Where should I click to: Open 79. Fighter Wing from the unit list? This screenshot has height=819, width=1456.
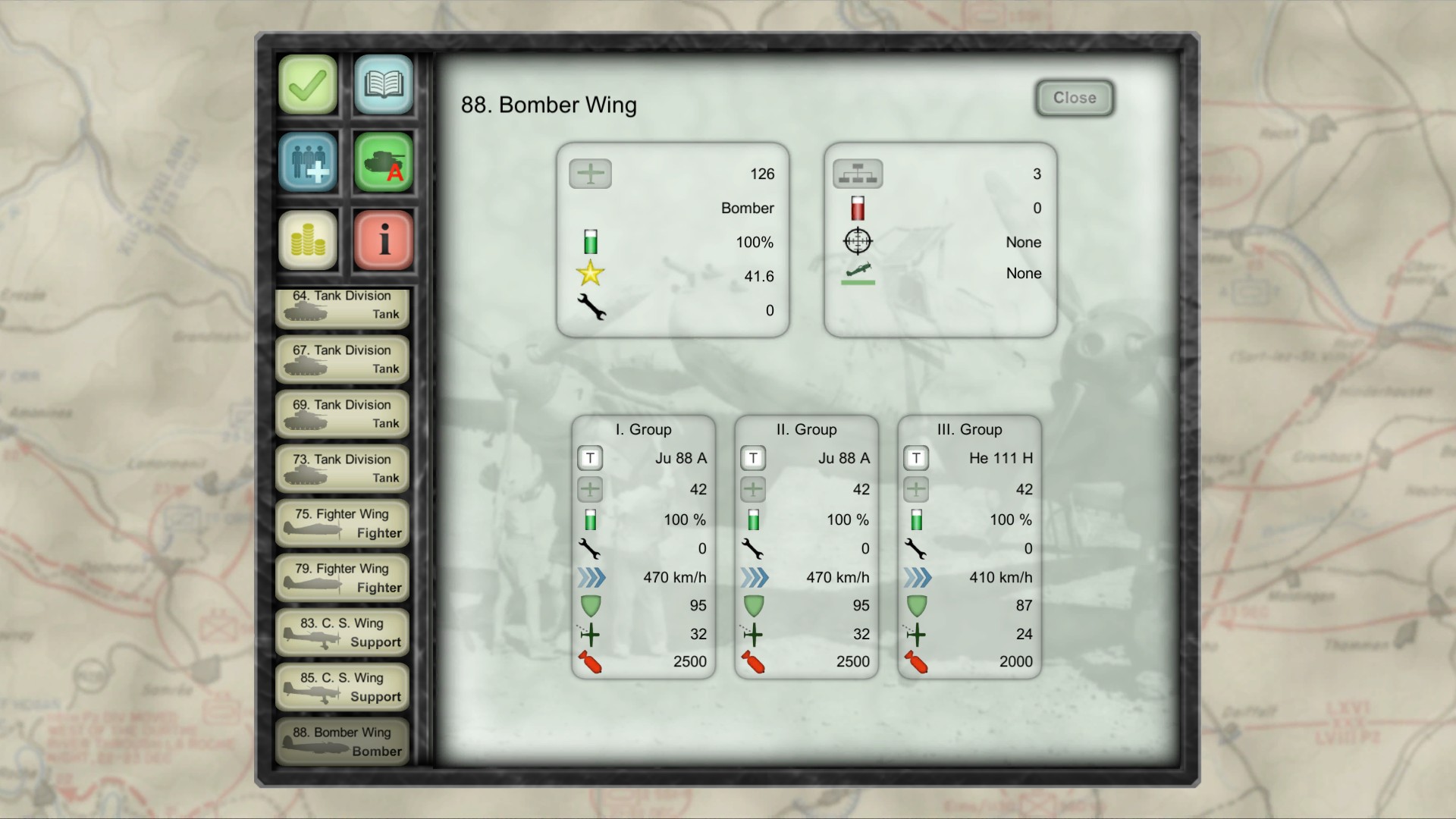point(342,578)
